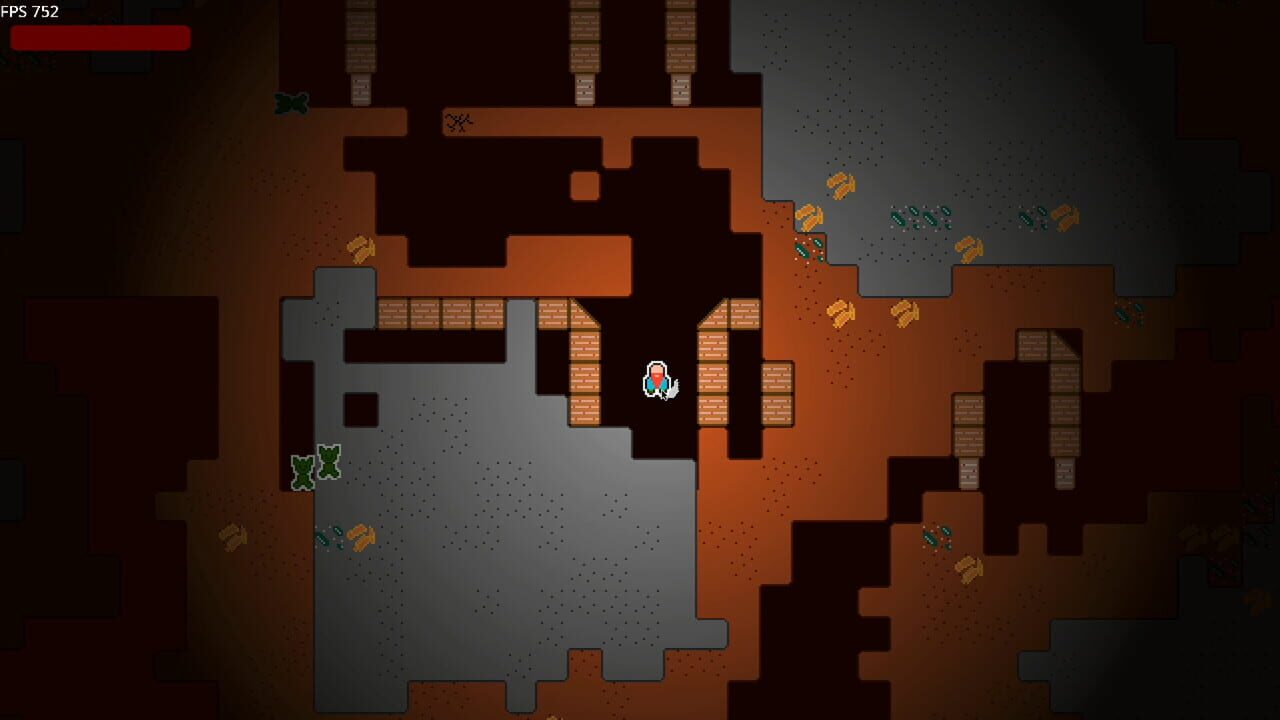The height and width of the screenshot is (720, 1280).
Task: Click the player character in the center
Action: tap(658, 378)
